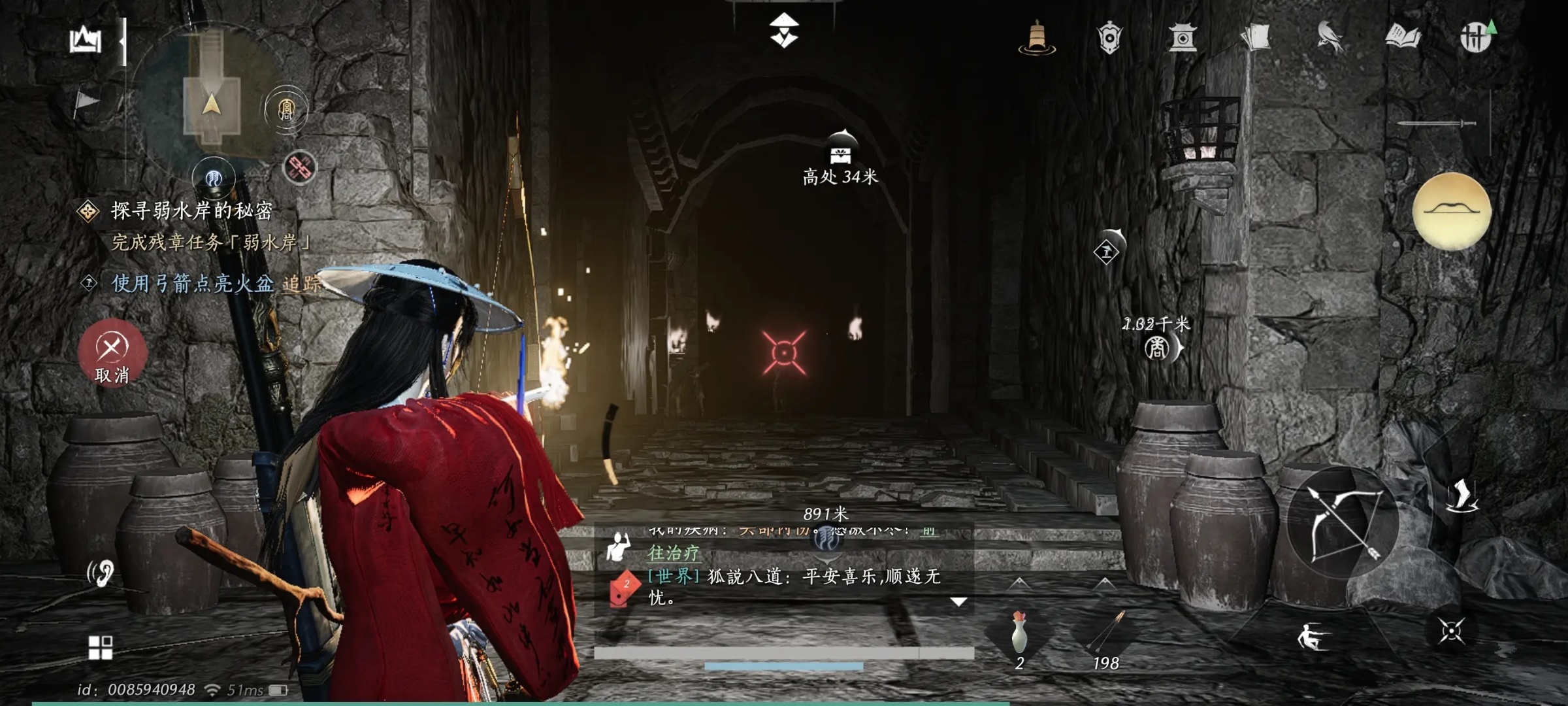Screen dimensions: 1568x706
Task: Select the arrow ammo slot showing 198
Action: click(1105, 634)
